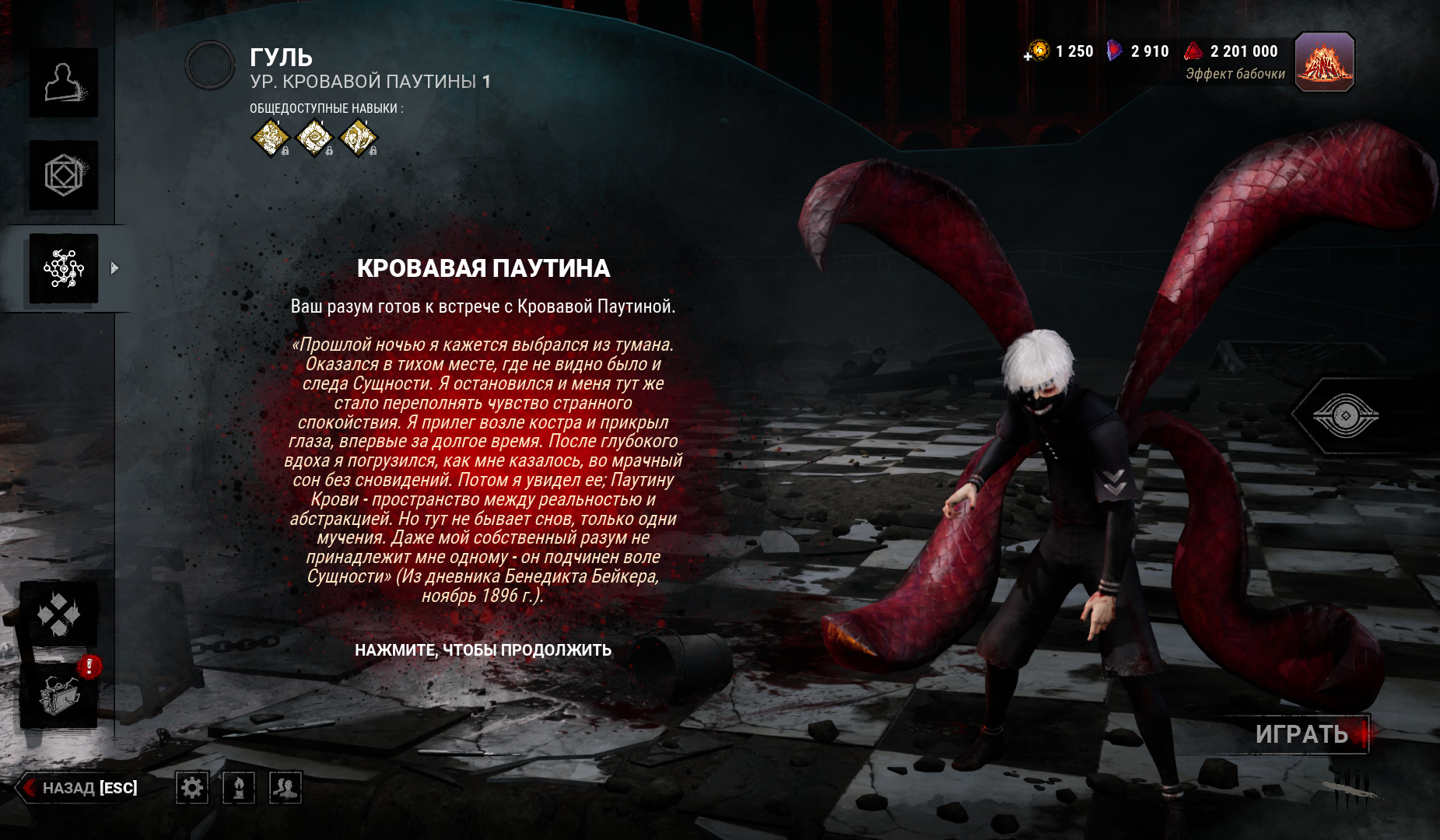Open the toolbox tab with alert badge
The image size is (1440, 840).
click(59, 694)
